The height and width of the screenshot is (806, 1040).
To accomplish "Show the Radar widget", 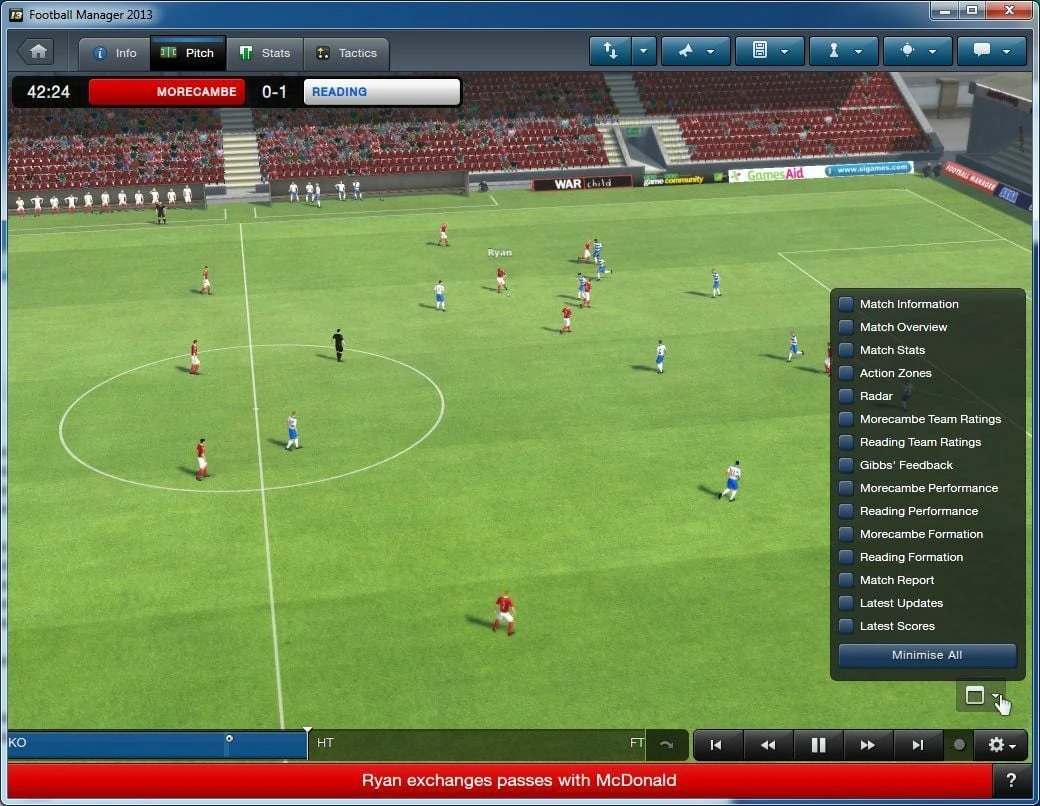I will point(846,396).
